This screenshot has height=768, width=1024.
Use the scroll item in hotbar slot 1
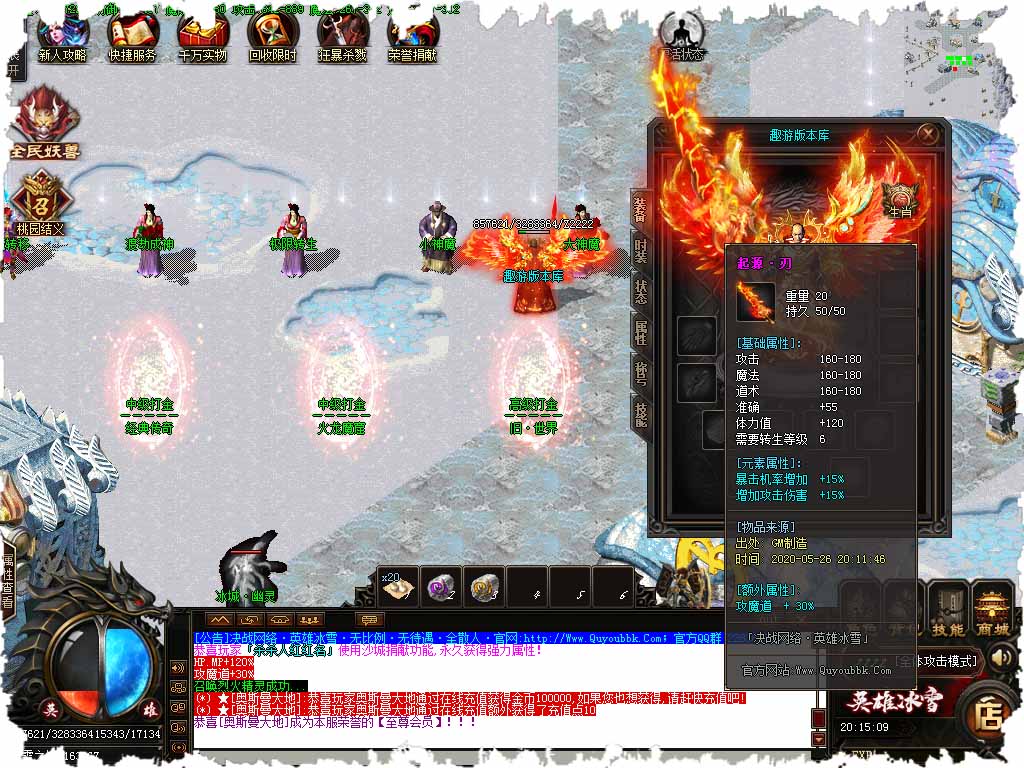(399, 588)
